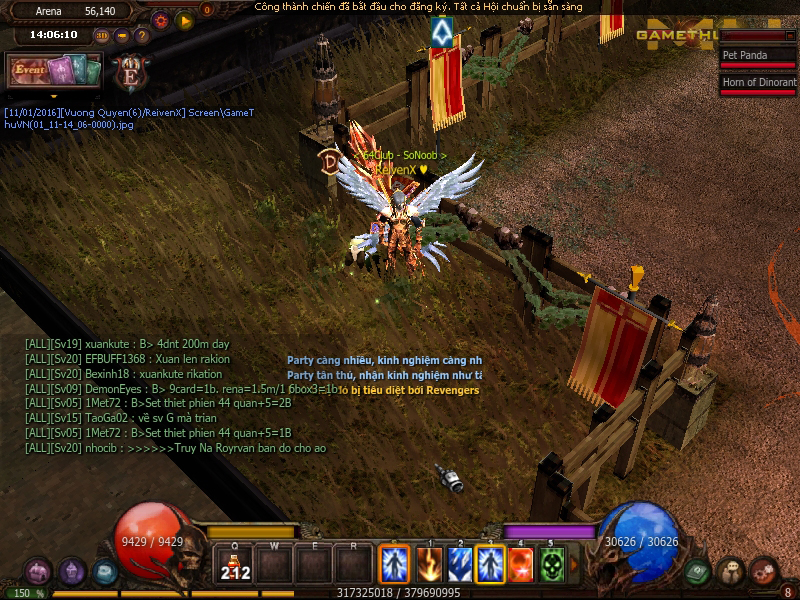
Task: Open the chat bubble community icon
Action: point(732,572)
